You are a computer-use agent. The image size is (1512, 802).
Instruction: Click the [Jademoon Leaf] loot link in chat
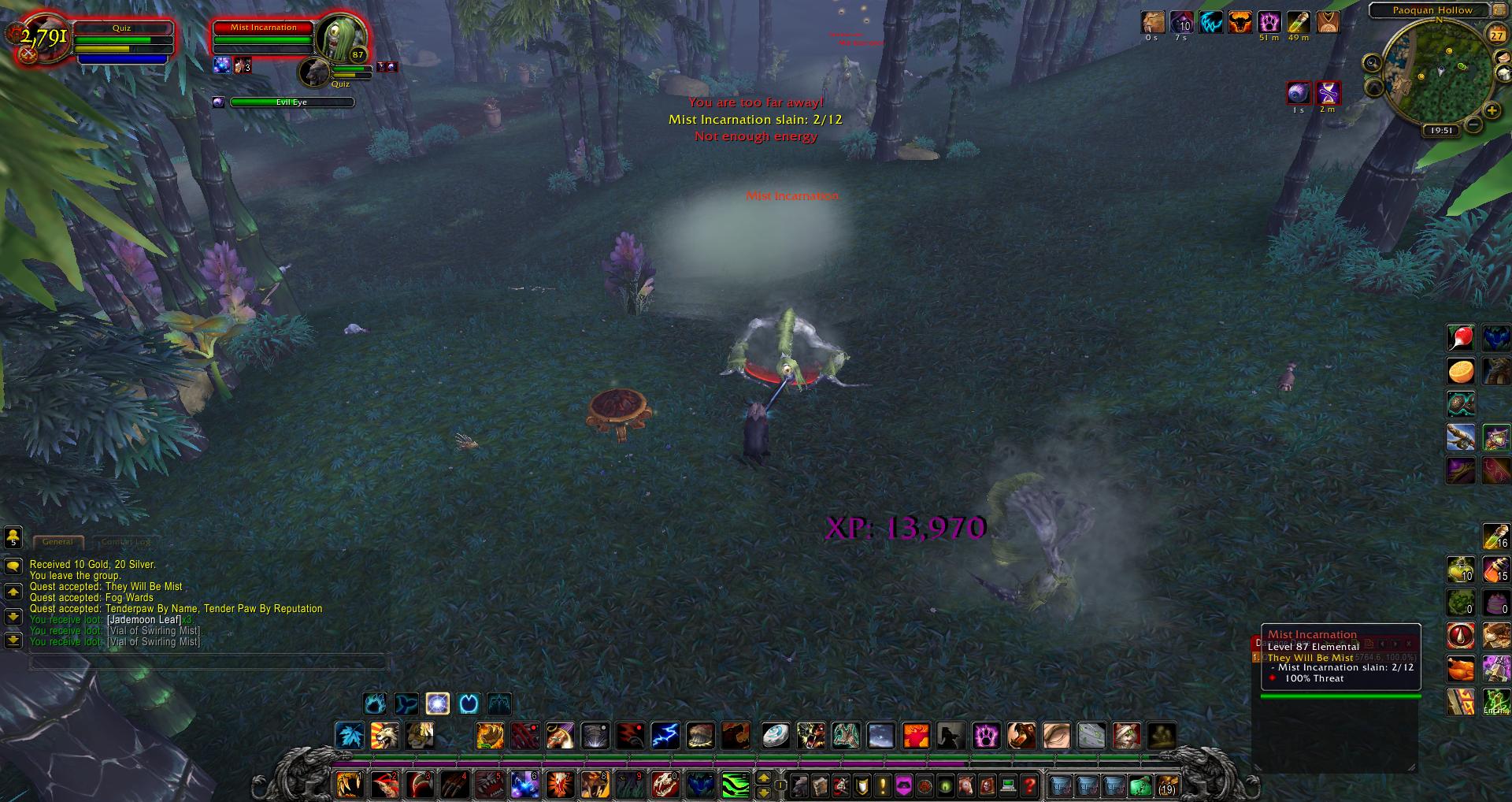[143, 620]
